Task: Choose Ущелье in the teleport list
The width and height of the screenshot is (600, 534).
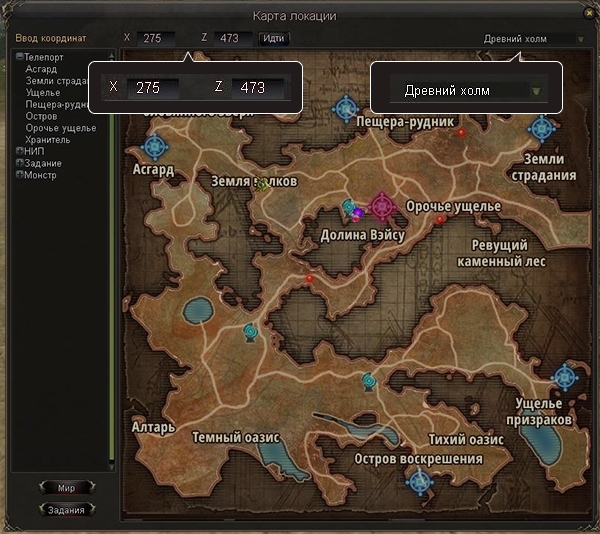Action: tap(43, 93)
